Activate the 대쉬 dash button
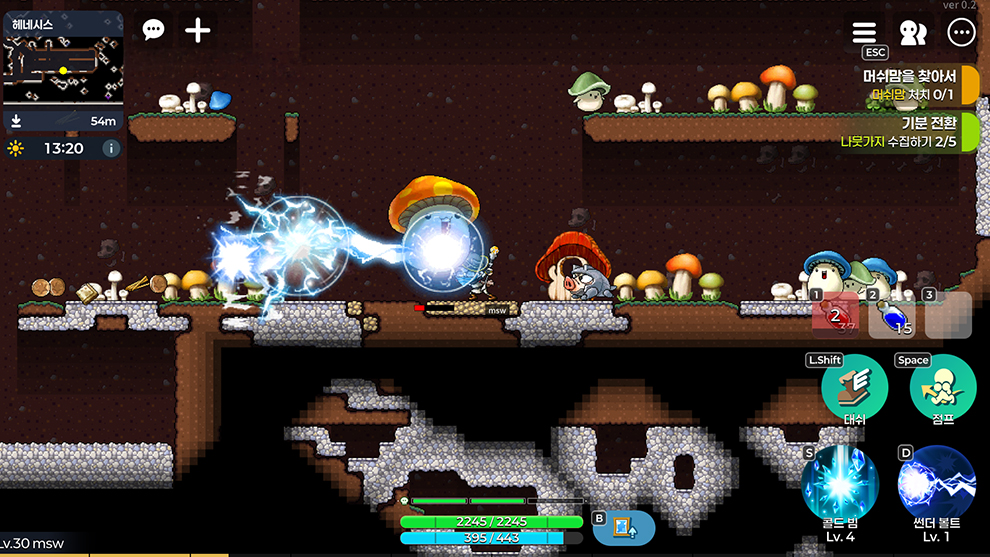Screen dimensions: 990x557 pos(854,389)
